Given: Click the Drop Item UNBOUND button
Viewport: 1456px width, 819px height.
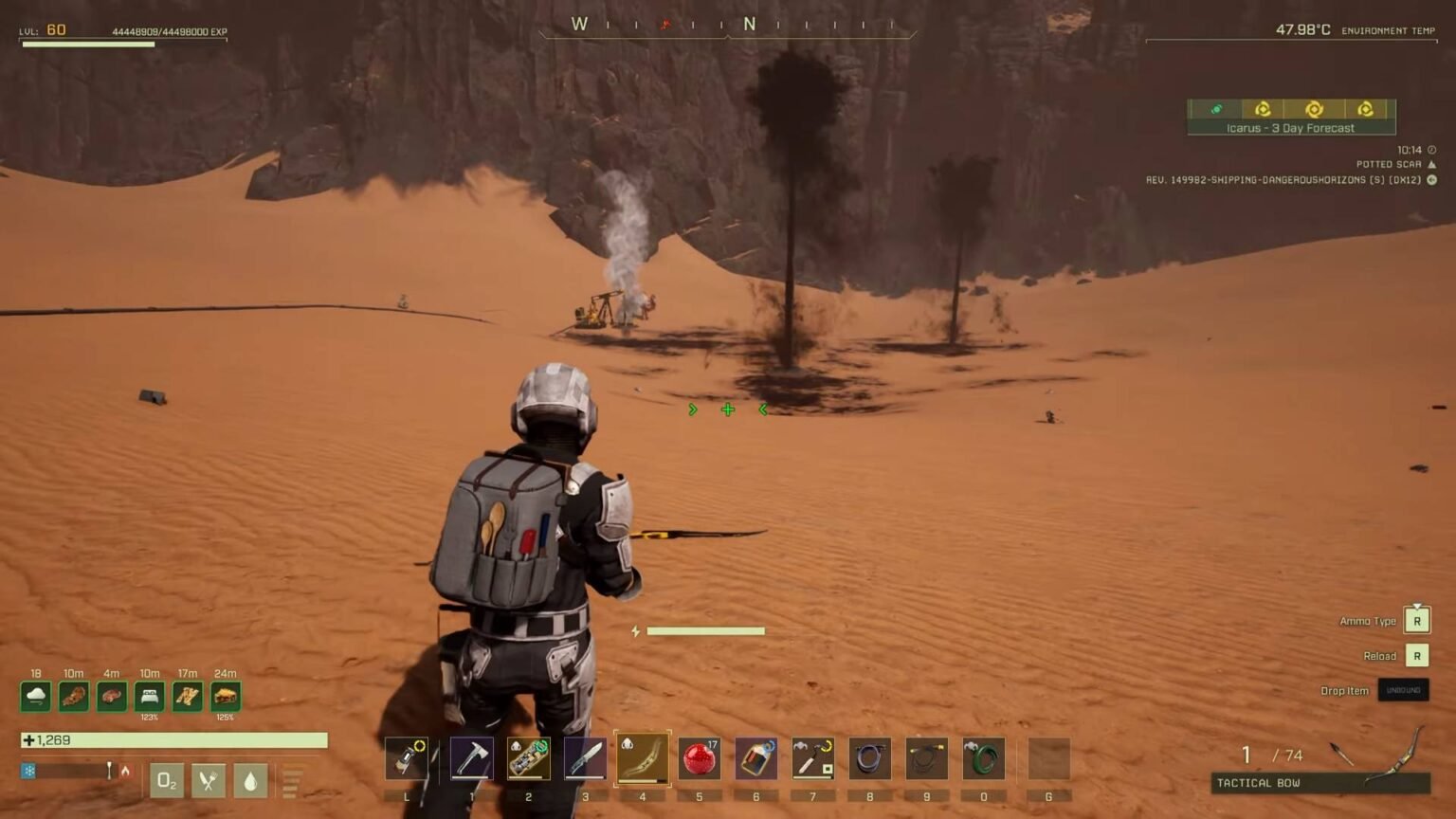Looking at the screenshot, I should coord(1403,690).
